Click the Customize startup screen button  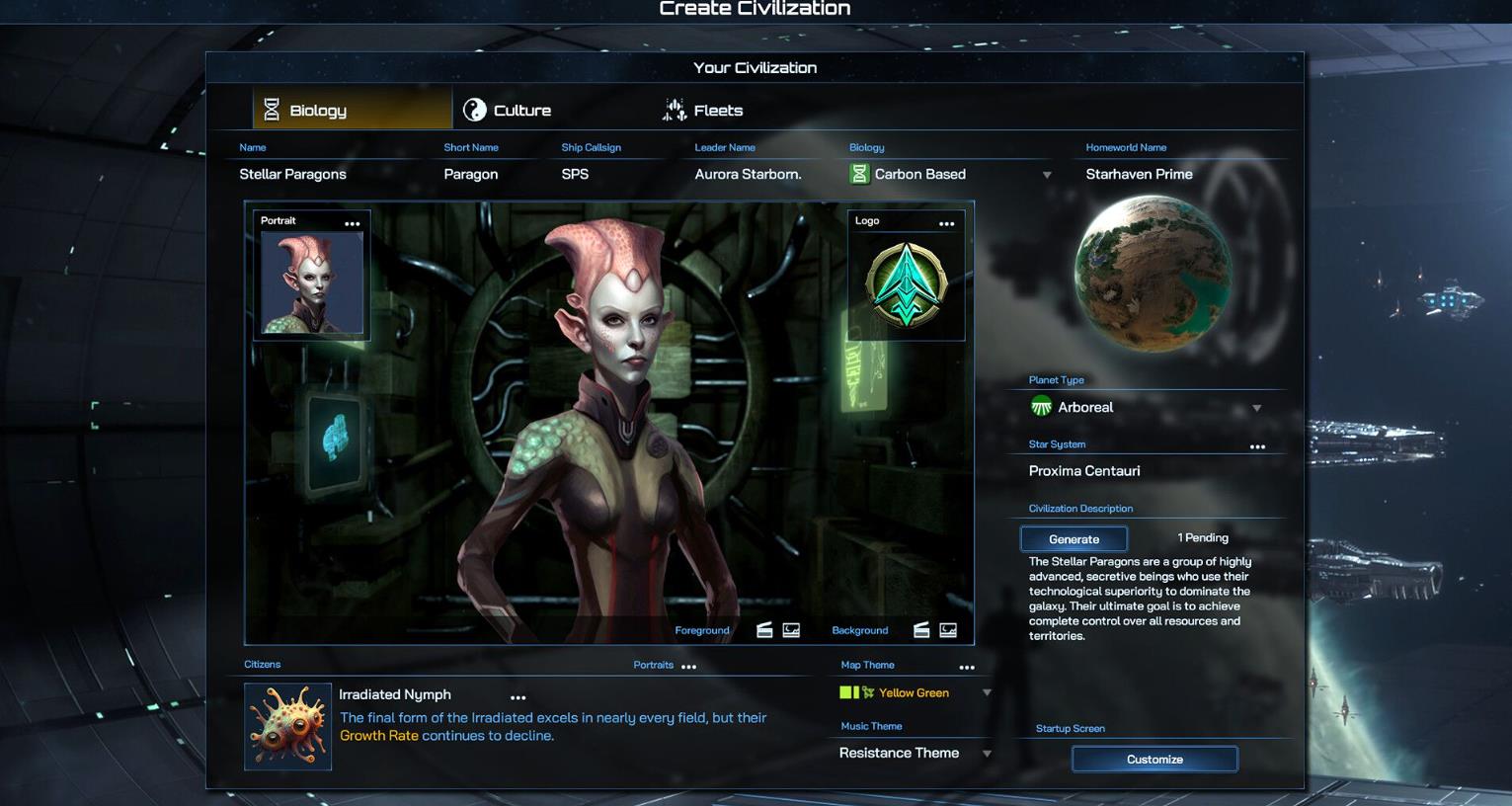[1154, 759]
